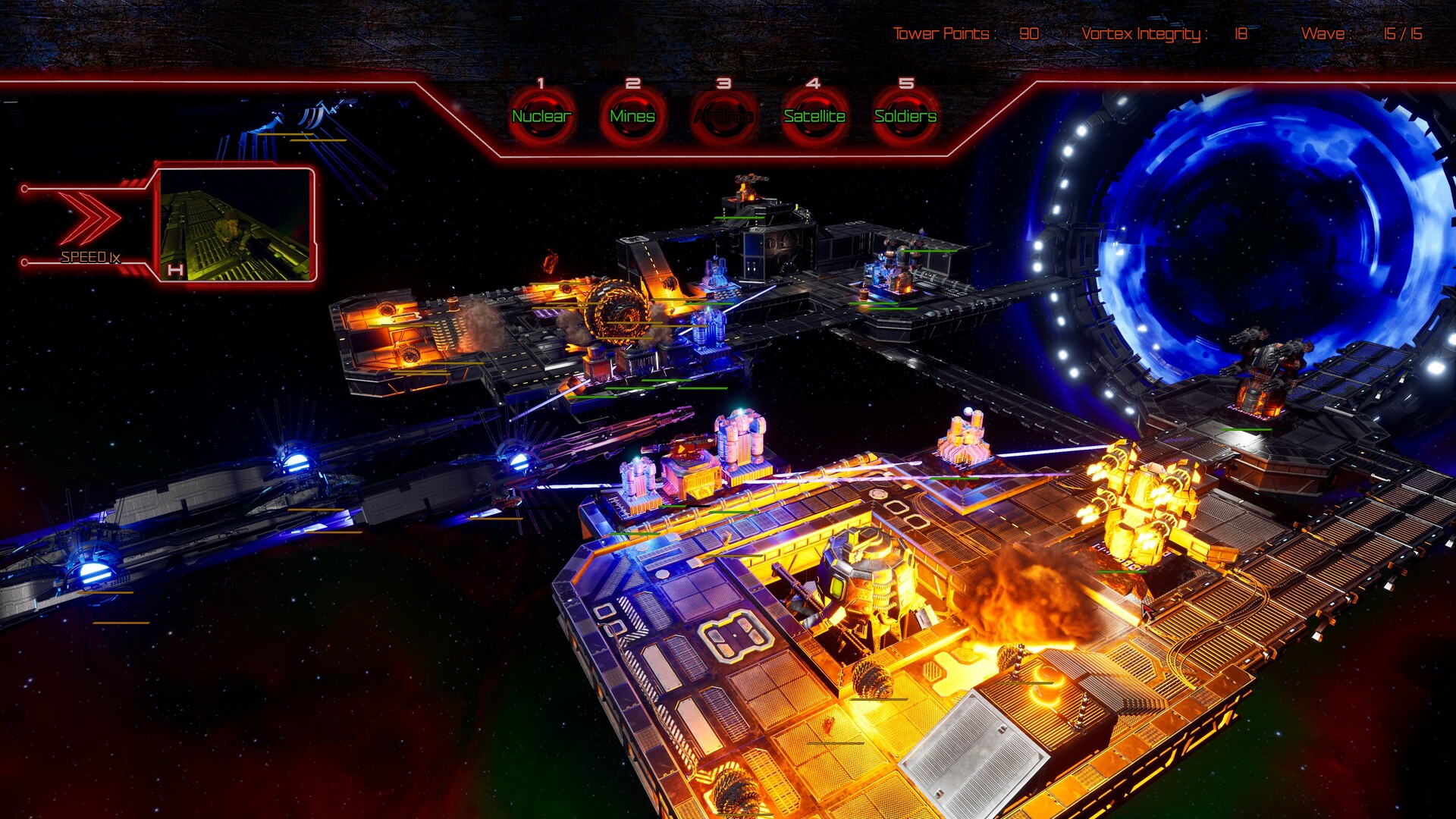
Task: Toggle game speed with the double-arrow button
Action: click(x=89, y=219)
